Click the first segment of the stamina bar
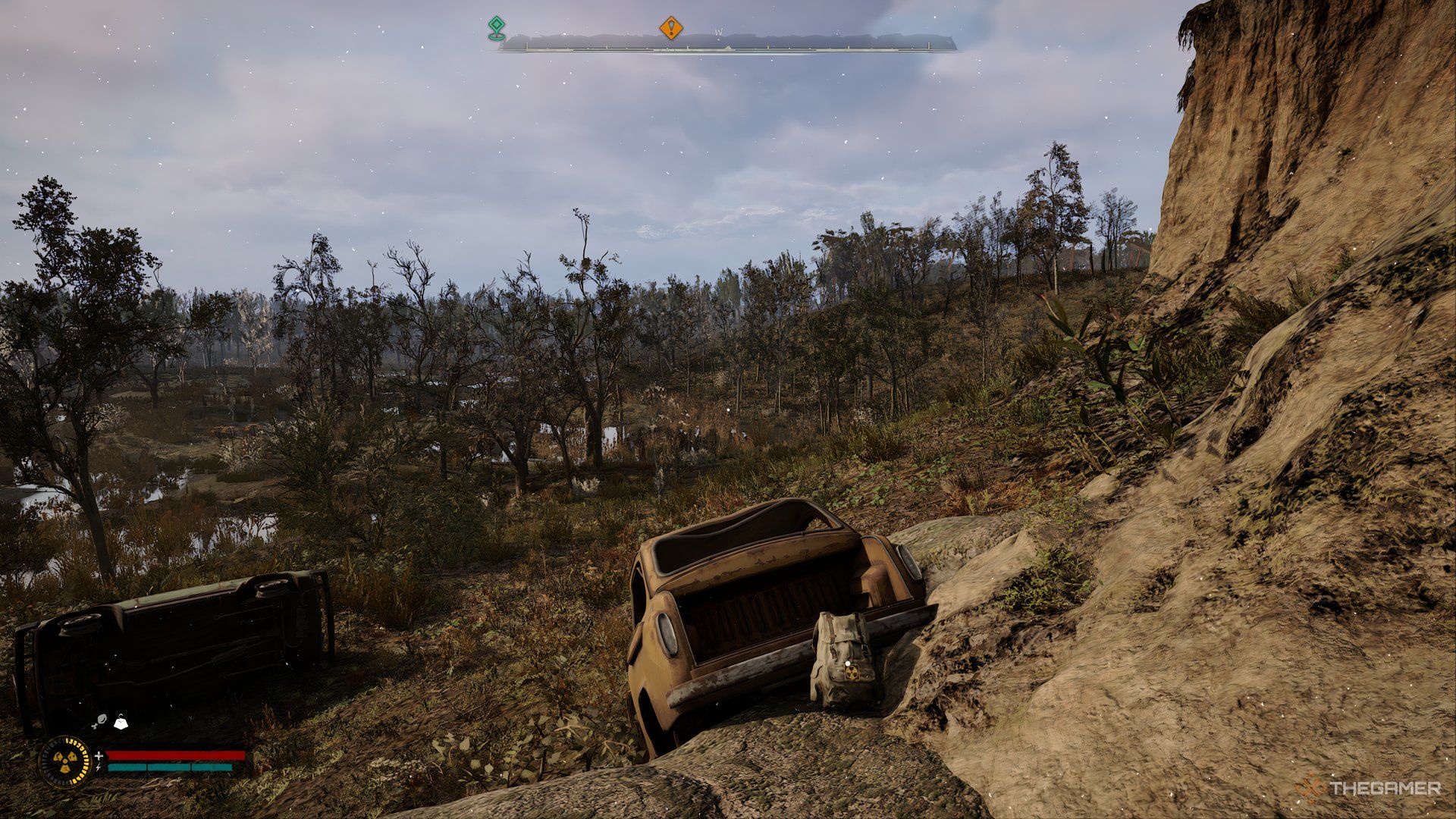This screenshot has height=819, width=1456. point(127,767)
